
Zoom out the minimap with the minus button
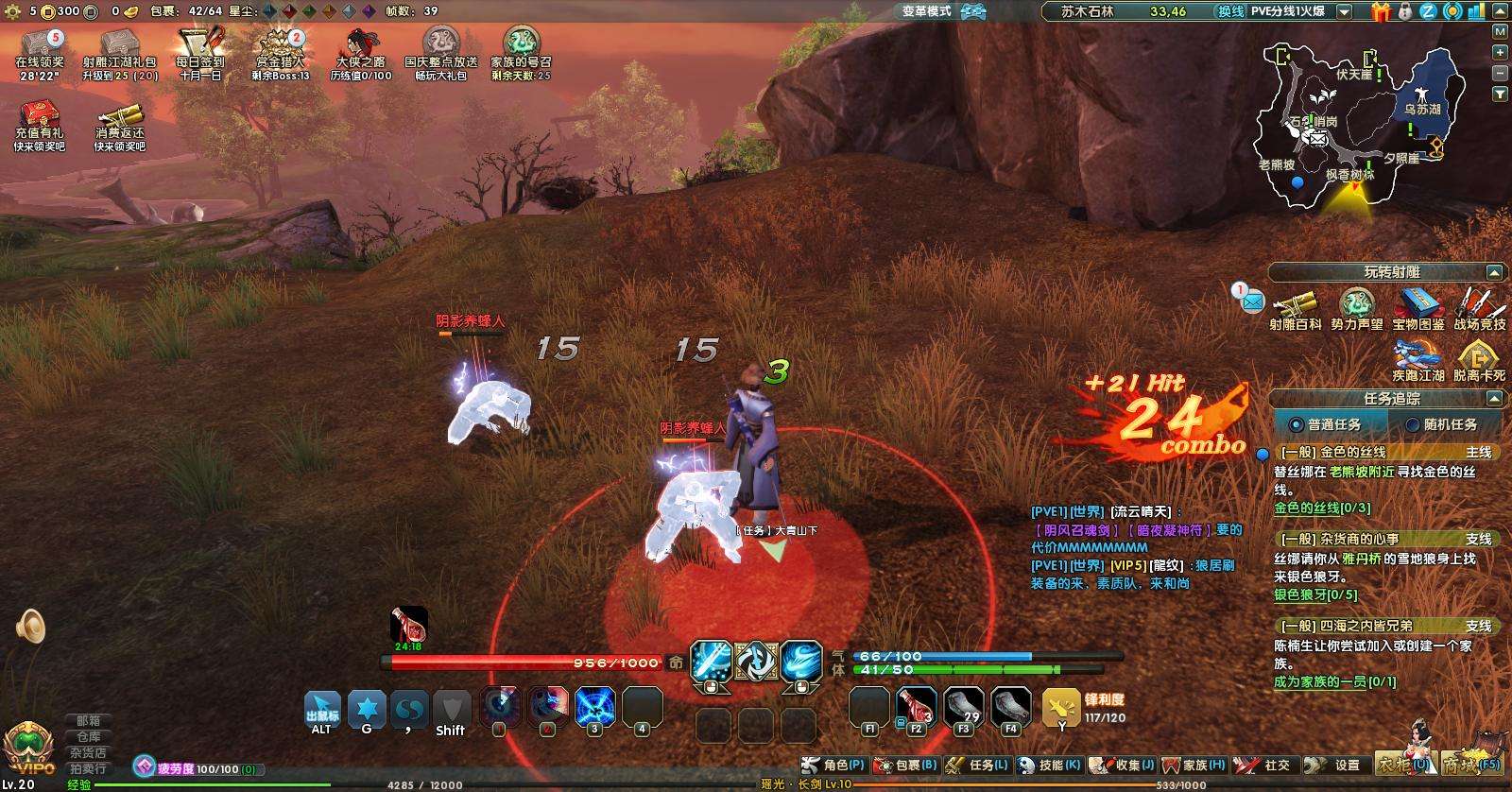(x=1500, y=73)
